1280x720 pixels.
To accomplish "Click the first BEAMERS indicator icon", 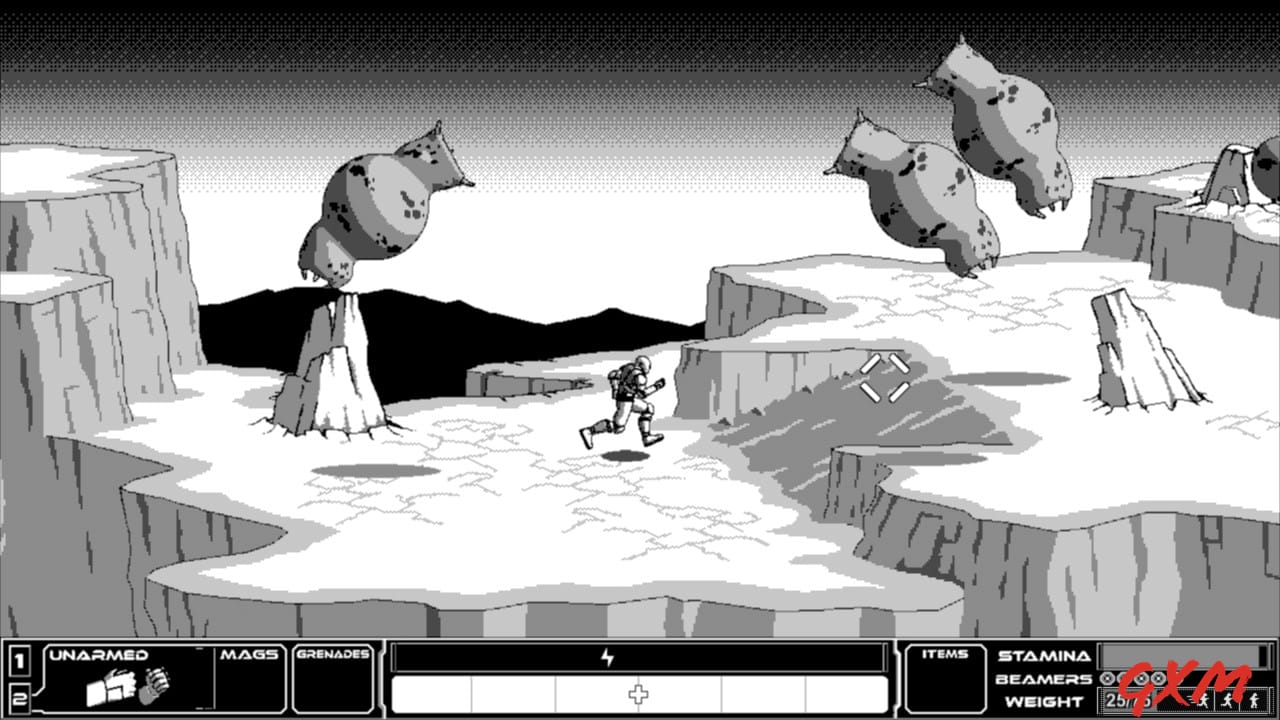I will pyautogui.click(x=1106, y=679).
